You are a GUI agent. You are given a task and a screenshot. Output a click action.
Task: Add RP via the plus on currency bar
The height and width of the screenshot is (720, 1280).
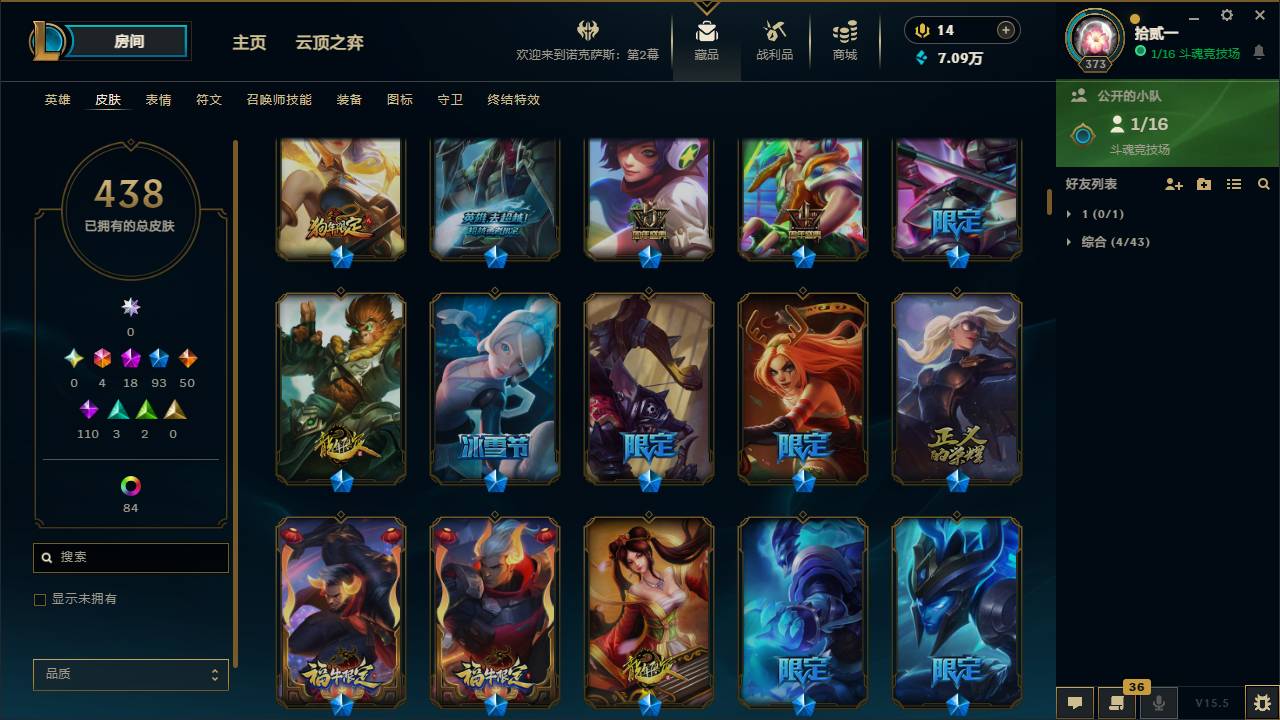pos(1004,30)
